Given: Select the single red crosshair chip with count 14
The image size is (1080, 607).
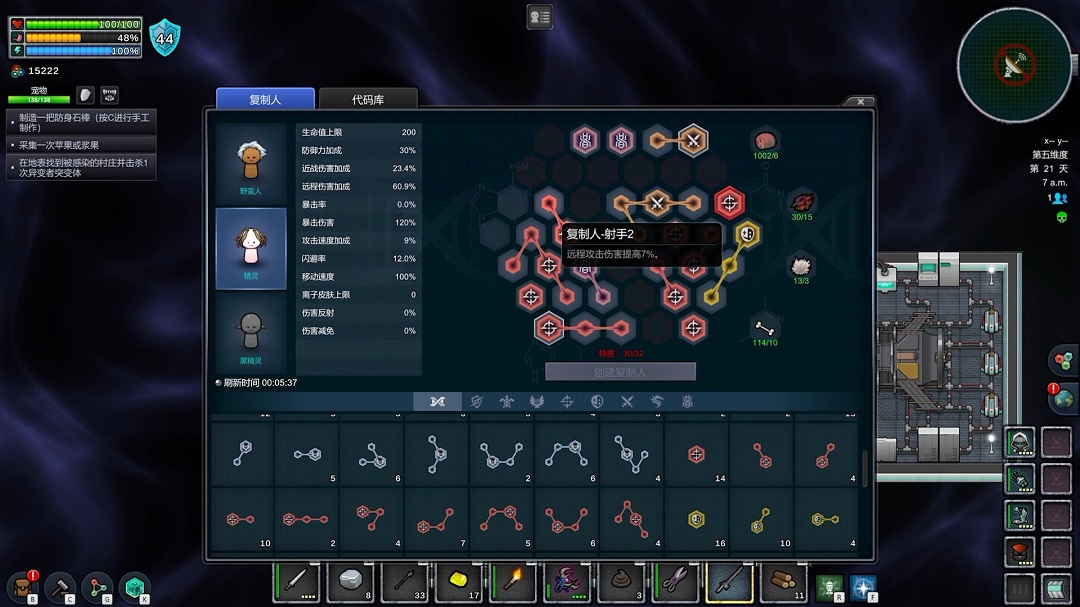Looking at the screenshot, I should [697, 455].
